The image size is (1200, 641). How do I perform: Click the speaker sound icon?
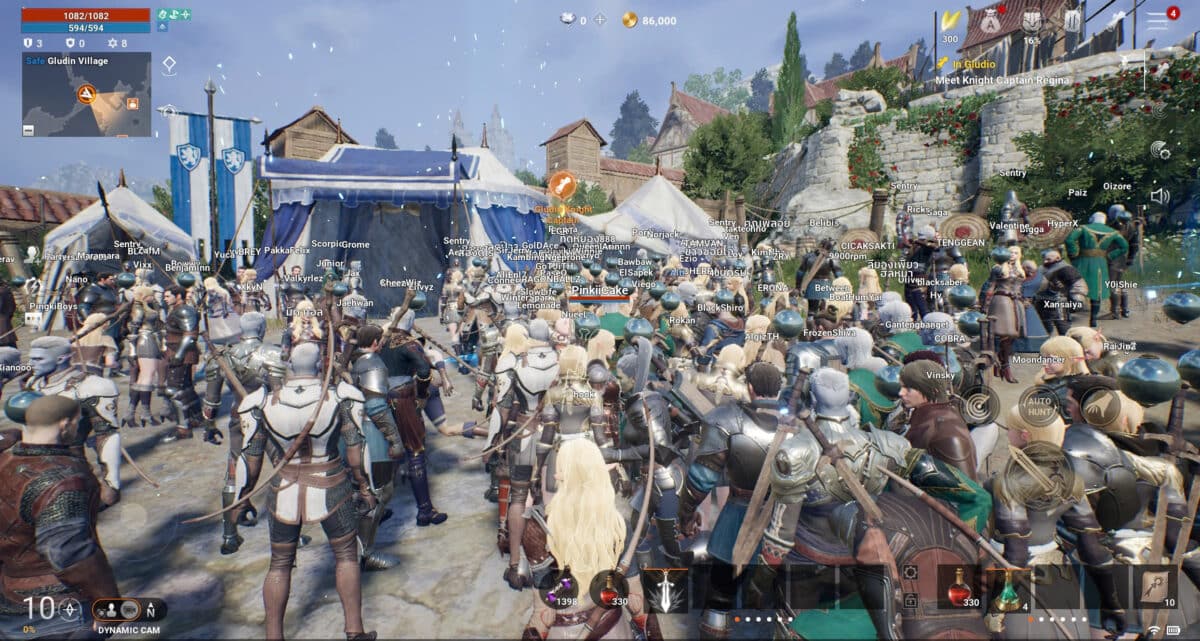tap(1160, 195)
